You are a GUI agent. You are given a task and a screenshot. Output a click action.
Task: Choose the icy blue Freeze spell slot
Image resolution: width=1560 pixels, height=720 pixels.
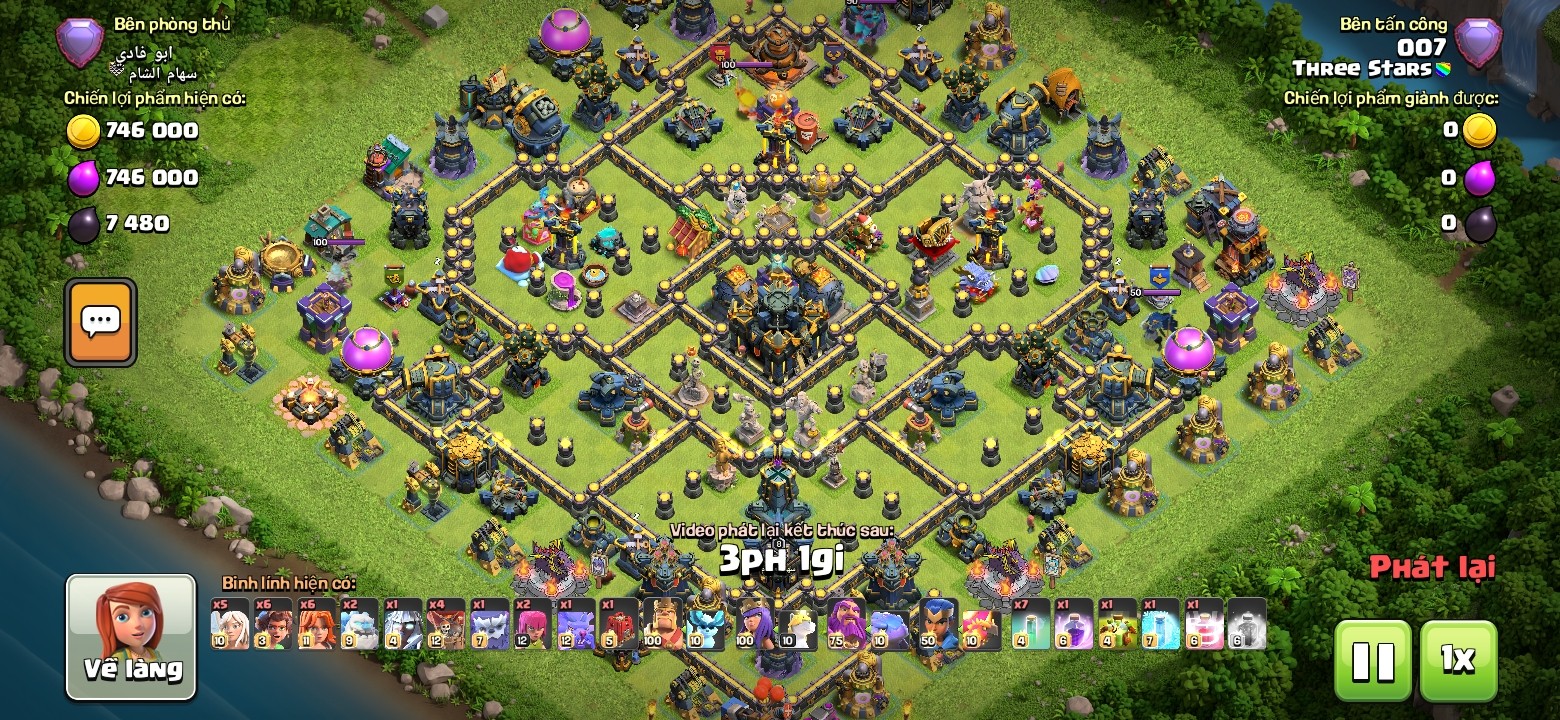[x=1161, y=625]
